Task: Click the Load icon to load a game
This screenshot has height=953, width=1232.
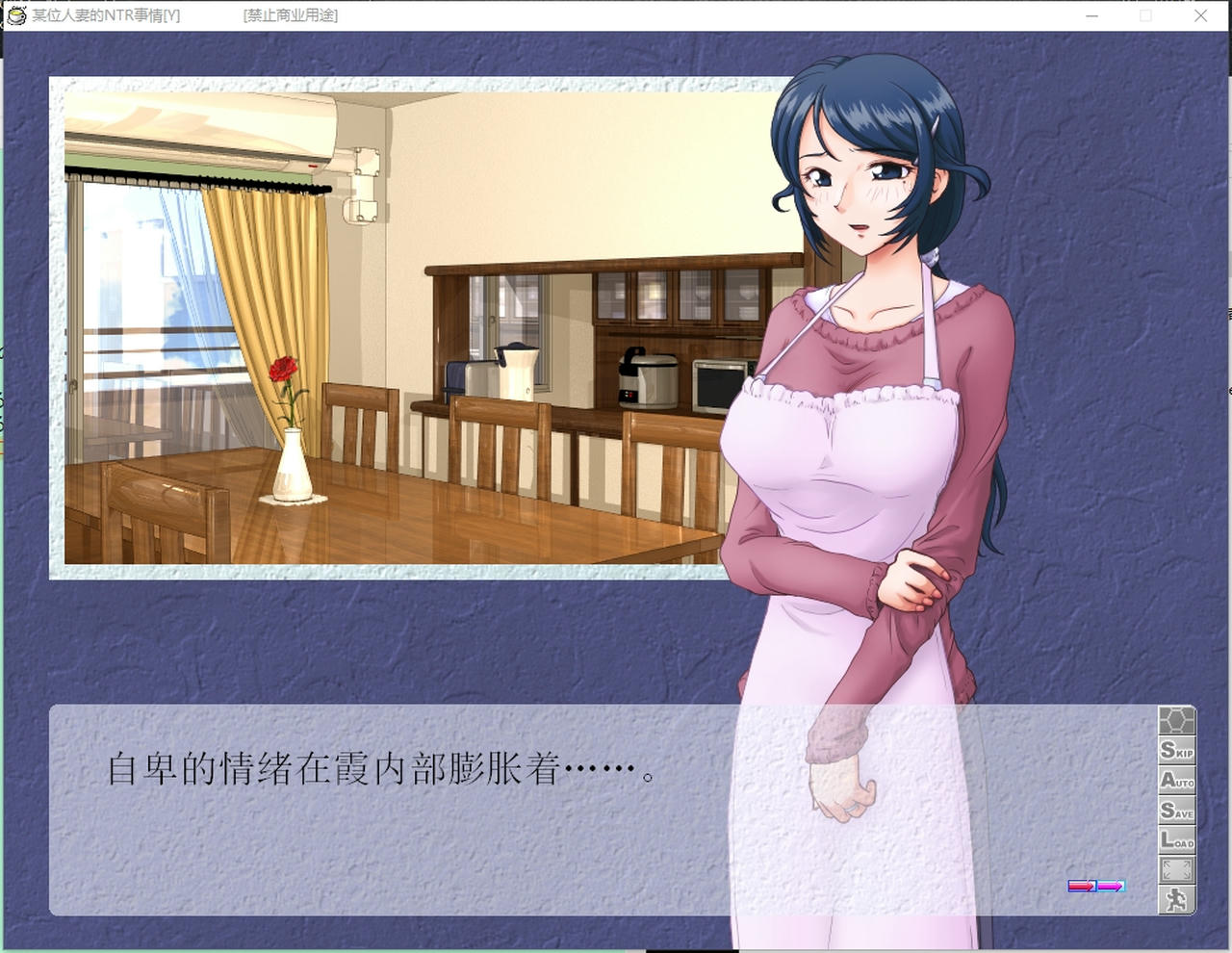Action: pos(1178,841)
